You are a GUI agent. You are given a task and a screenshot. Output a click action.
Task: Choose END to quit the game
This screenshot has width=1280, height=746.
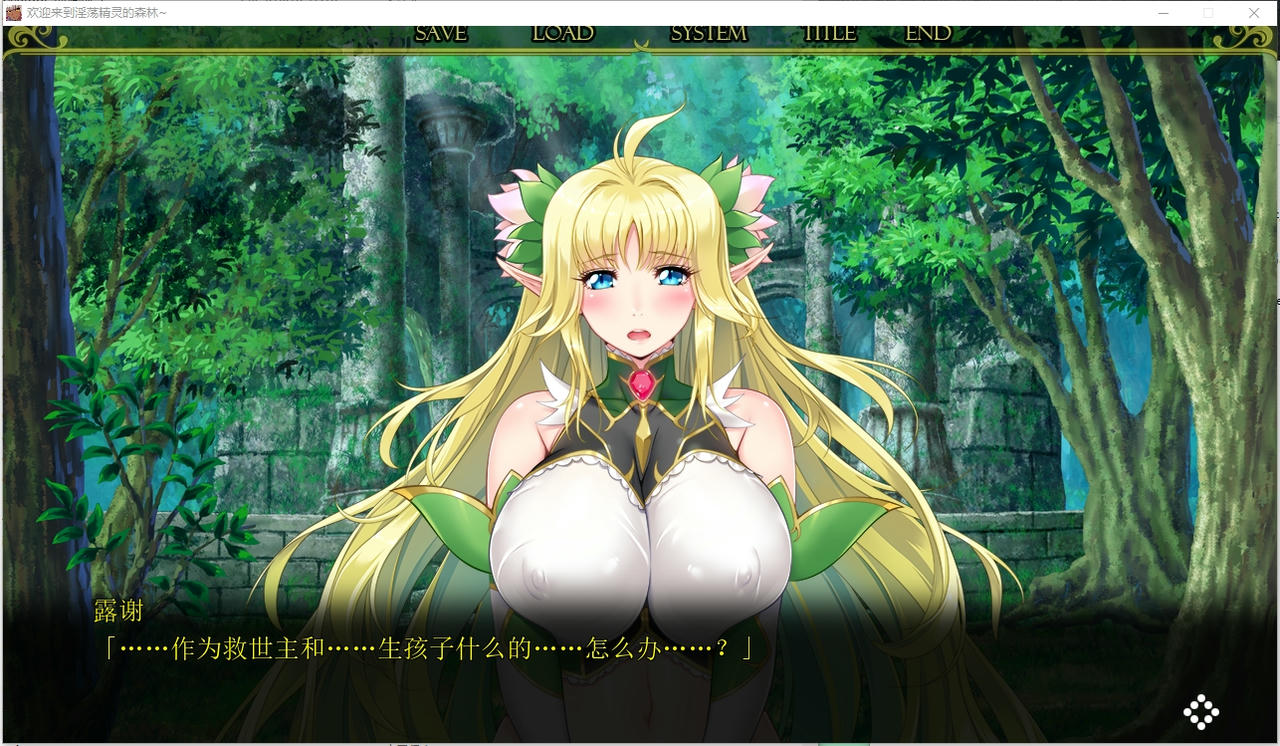coord(928,33)
